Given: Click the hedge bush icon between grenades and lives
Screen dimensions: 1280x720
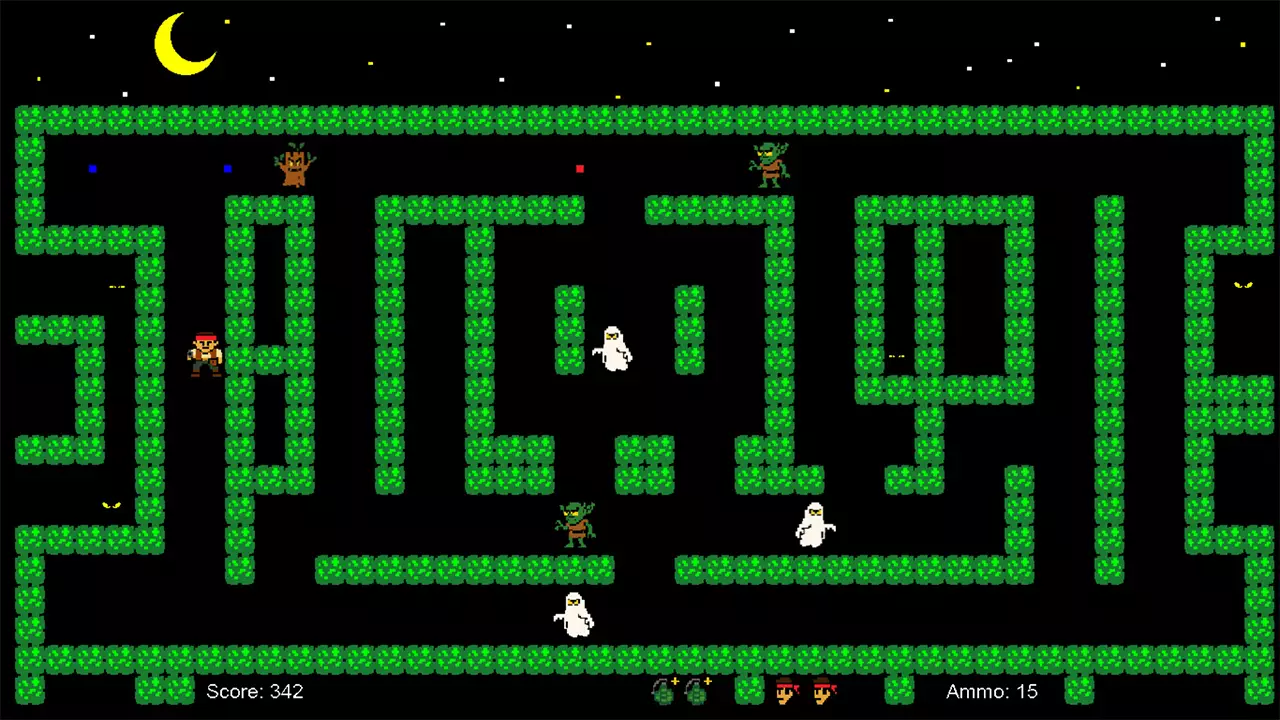Looking at the screenshot, I should pos(748,690).
